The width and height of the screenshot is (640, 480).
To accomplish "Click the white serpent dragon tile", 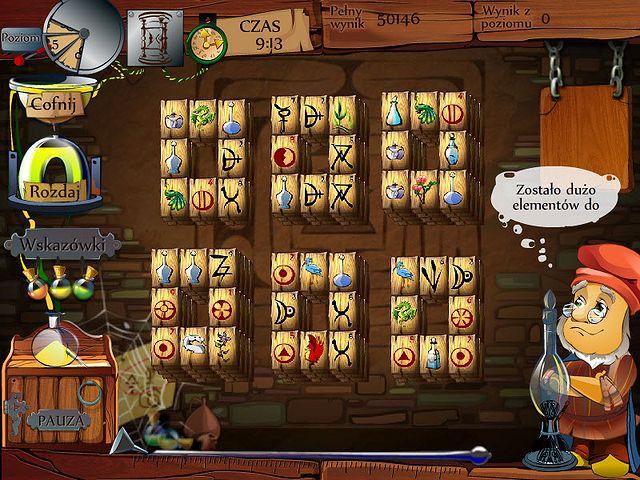I will coord(194,345).
